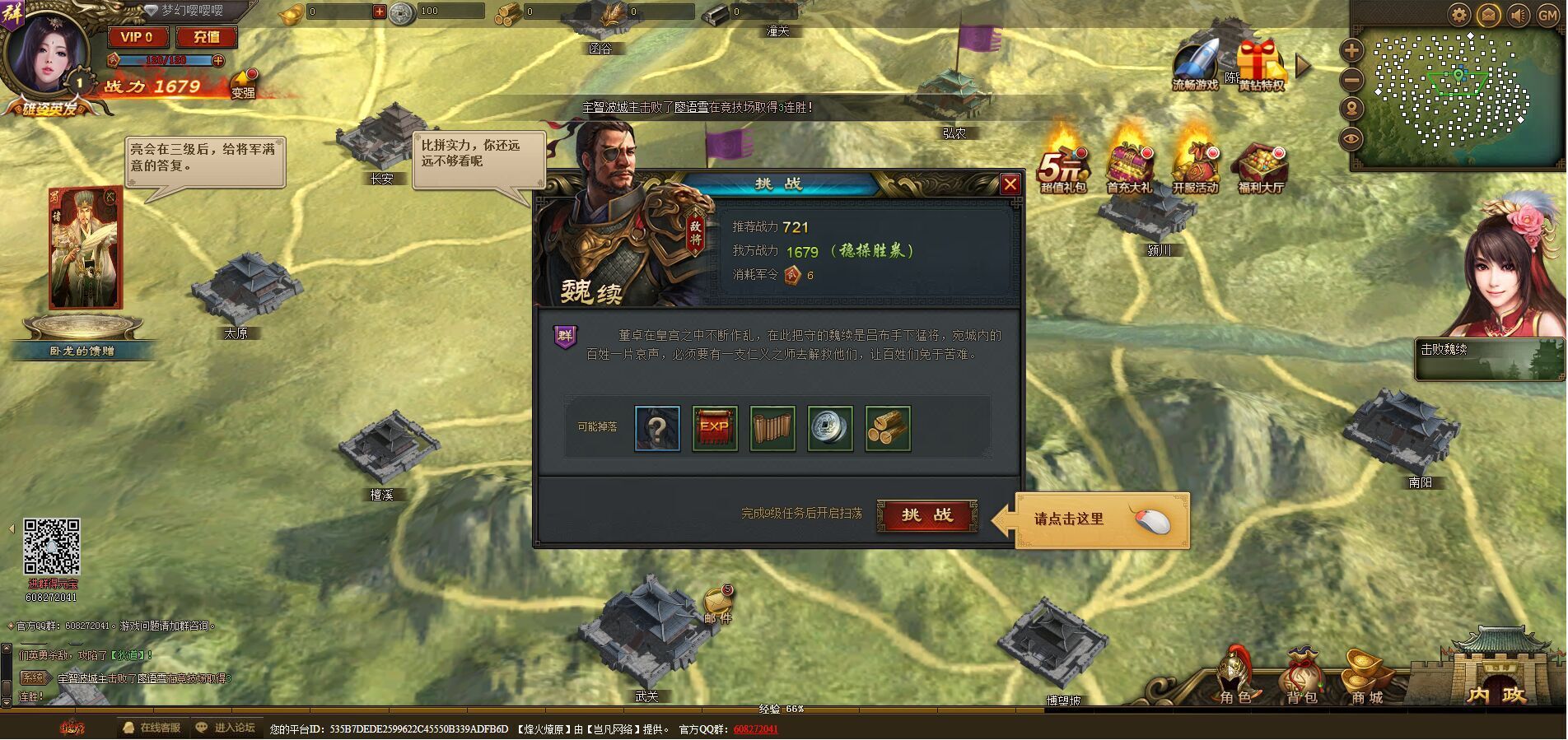Open the 超值礼包 value gift pack

[1063, 165]
